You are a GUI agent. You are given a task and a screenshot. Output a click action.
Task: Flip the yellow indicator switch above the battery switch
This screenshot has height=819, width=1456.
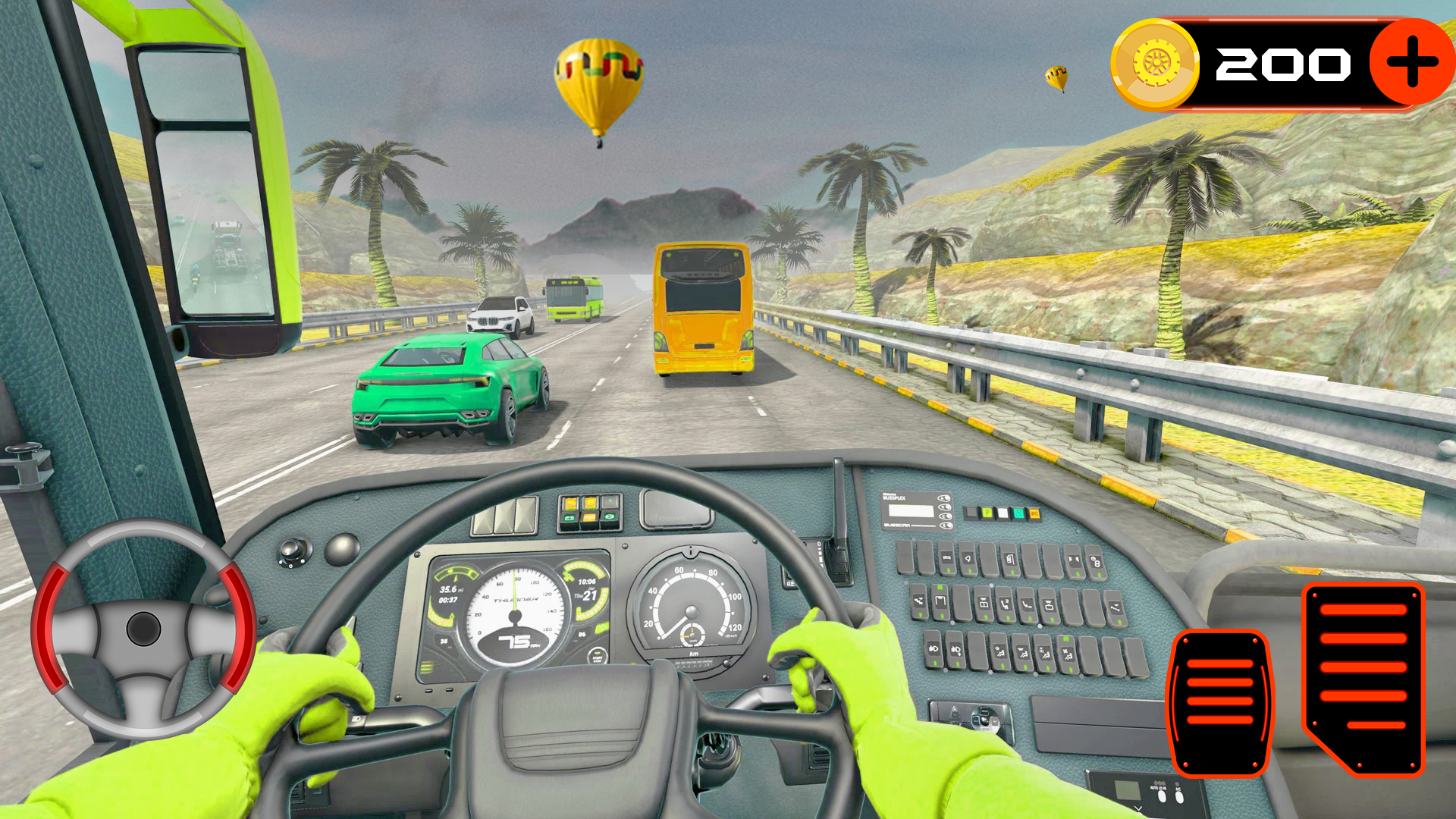(570, 504)
